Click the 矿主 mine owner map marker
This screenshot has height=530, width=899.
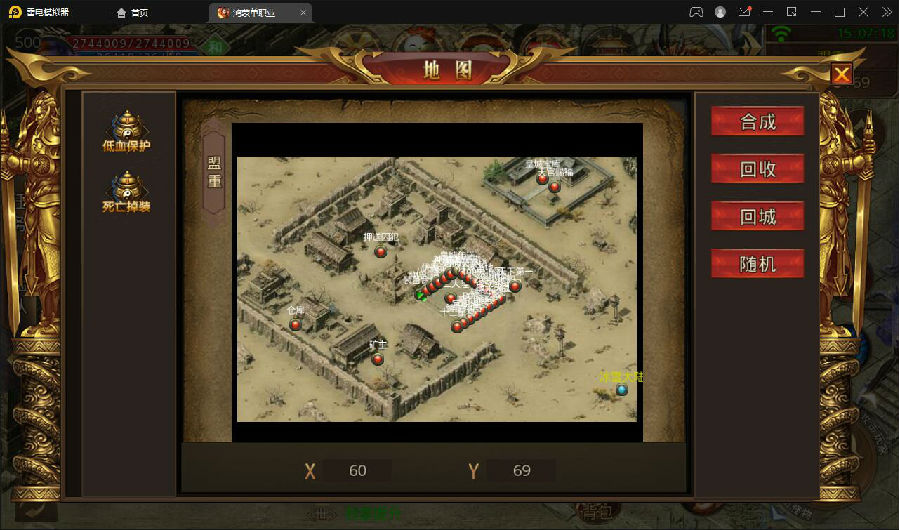pyautogui.click(x=378, y=358)
